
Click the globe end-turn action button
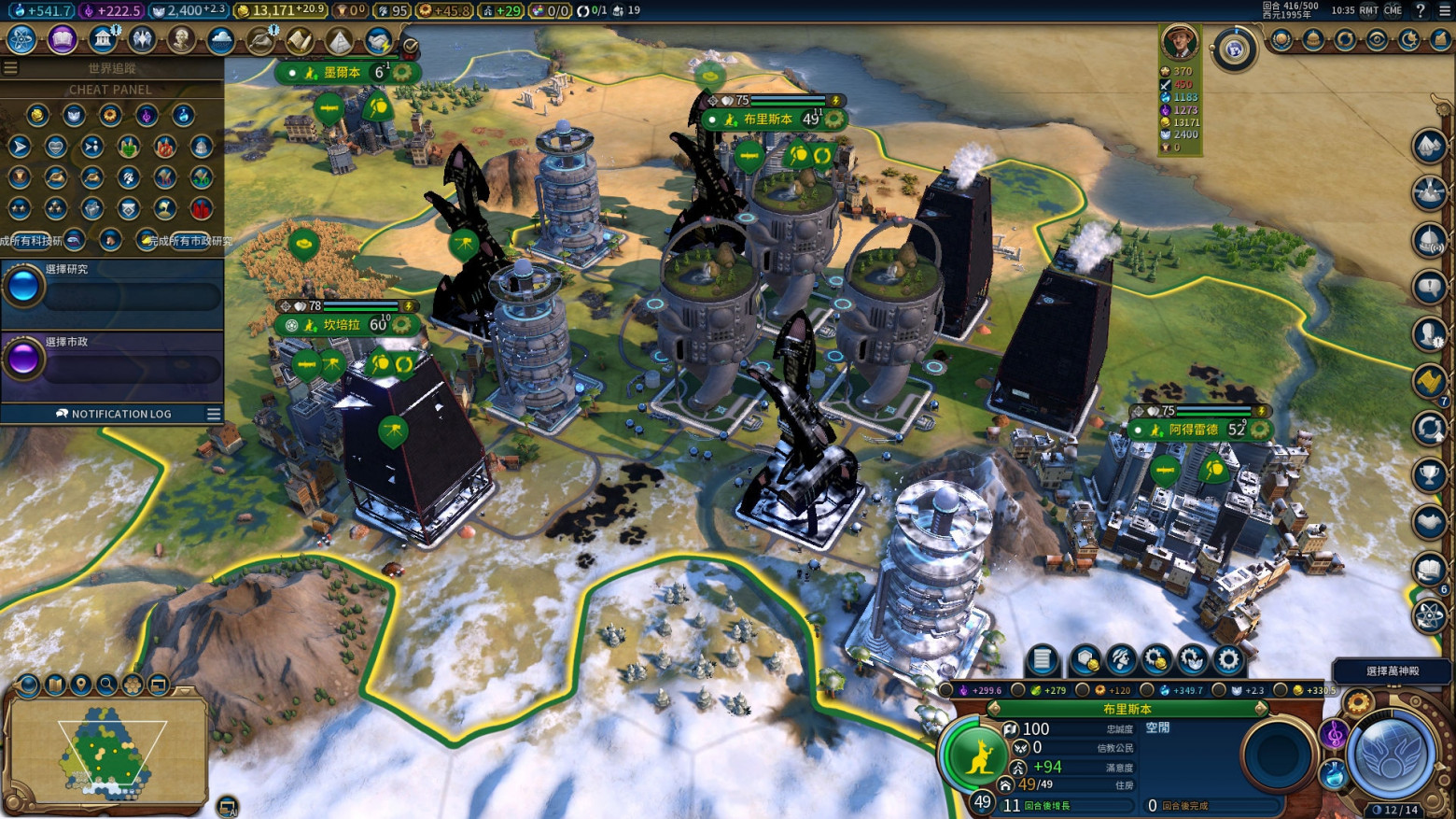point(1390,755)
